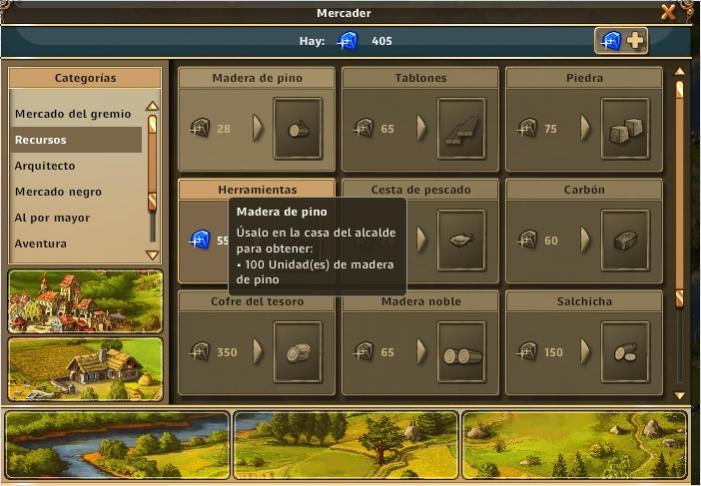Purchase Tablones for 65 gems
This screenshot has width=701, height=486.
pyautogui.click(x=461, y=129)
